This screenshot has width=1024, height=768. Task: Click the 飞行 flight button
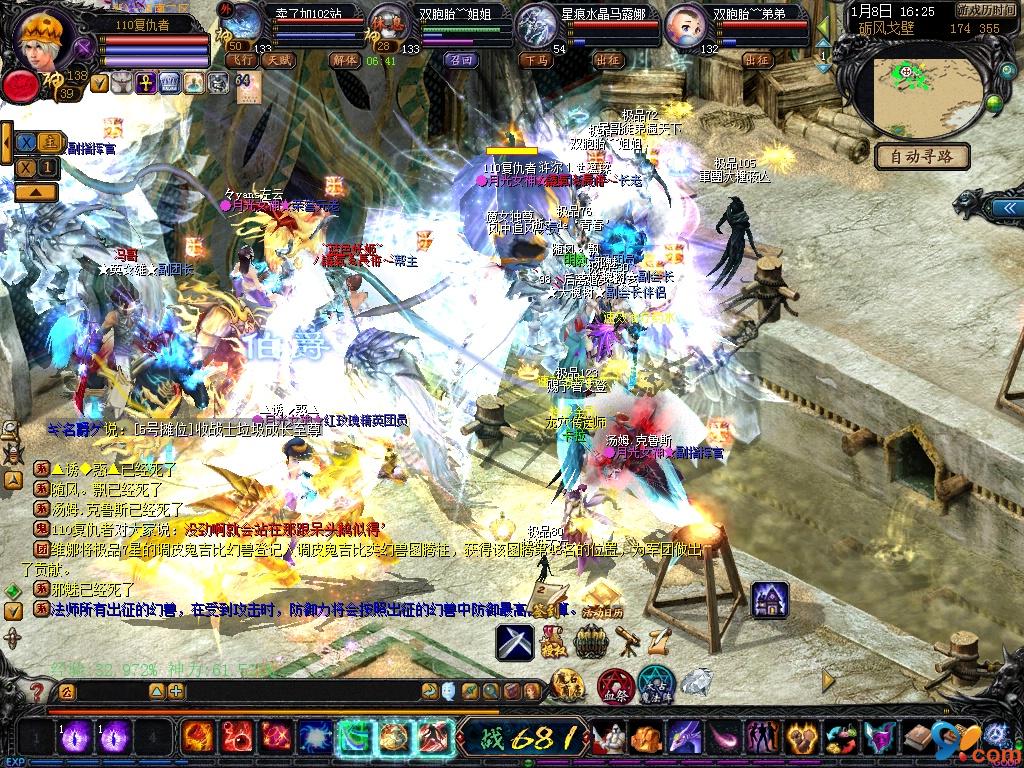pos(242,60)
